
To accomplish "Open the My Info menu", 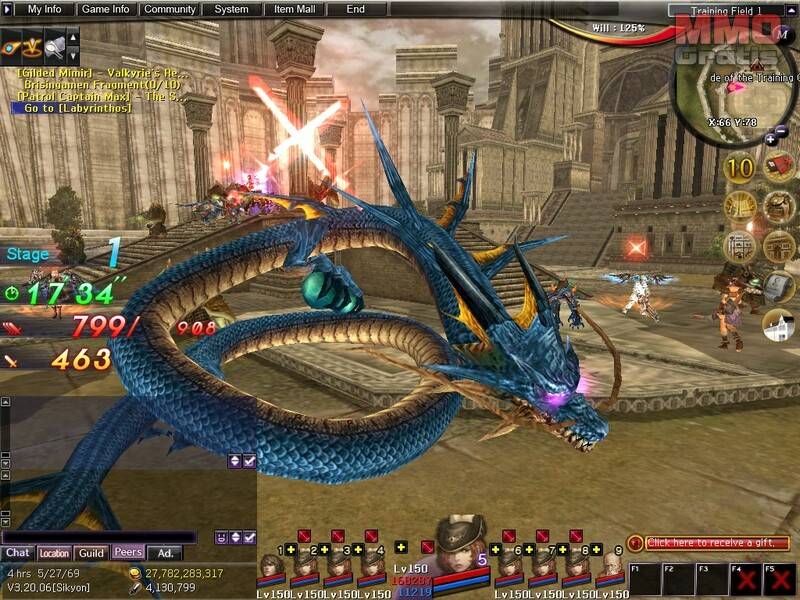I will 43,9.
